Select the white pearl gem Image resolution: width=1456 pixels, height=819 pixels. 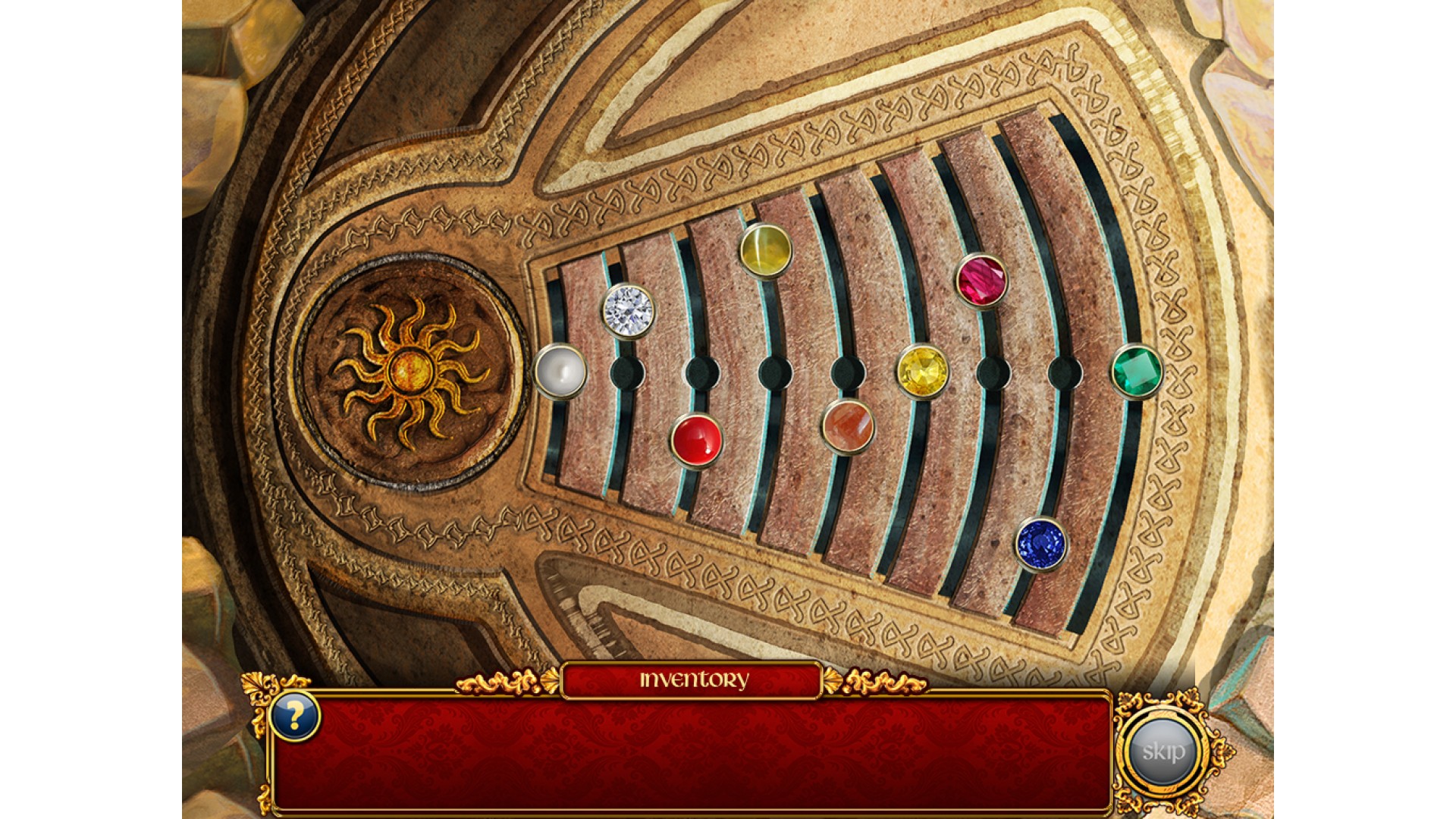tap(560, 371)
